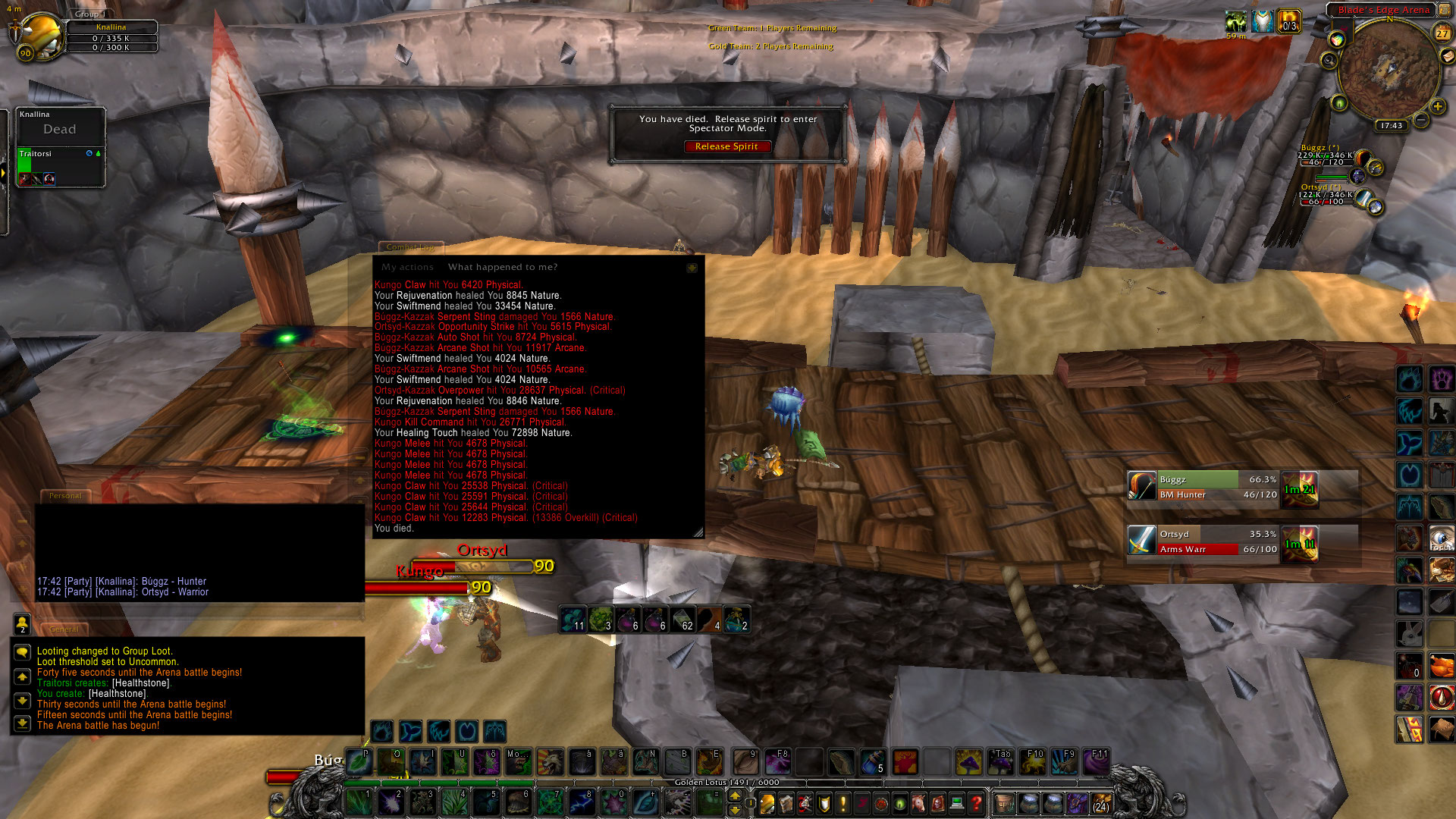
Task: Open the red question mark help menu
Action: 976,802
